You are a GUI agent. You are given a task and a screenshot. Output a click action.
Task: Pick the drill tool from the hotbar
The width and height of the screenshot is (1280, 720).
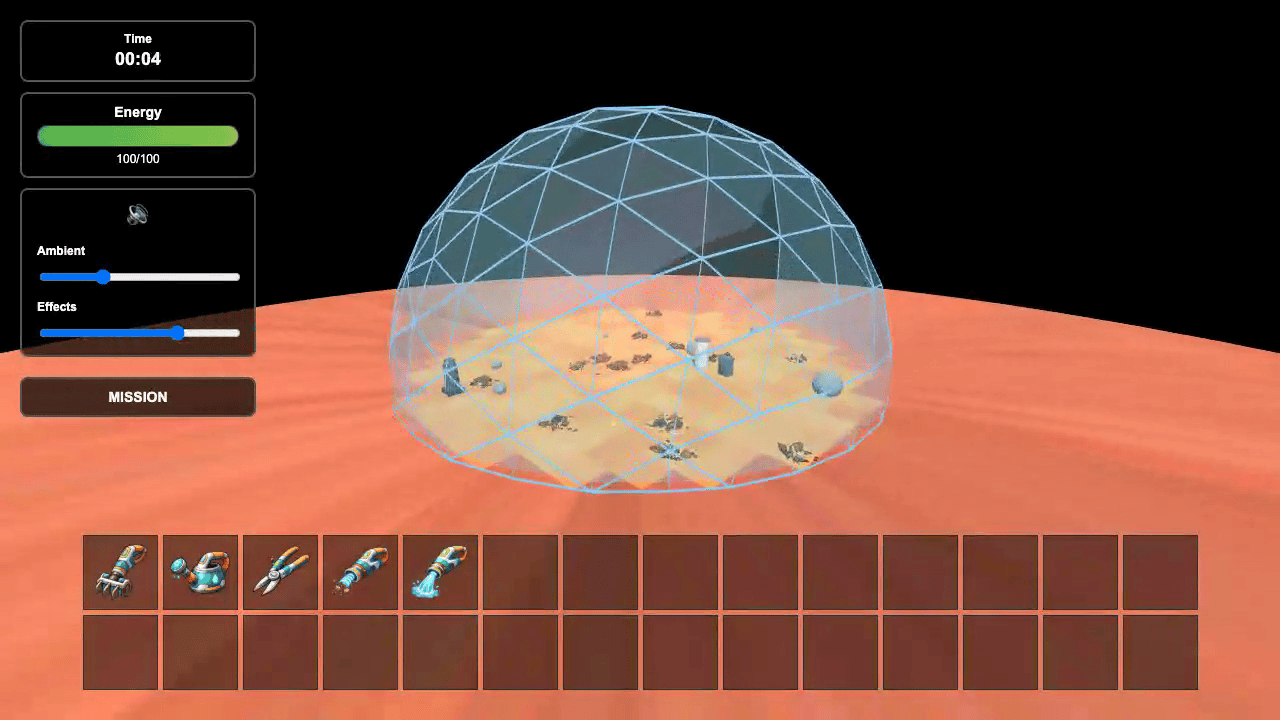pos(360,572)
